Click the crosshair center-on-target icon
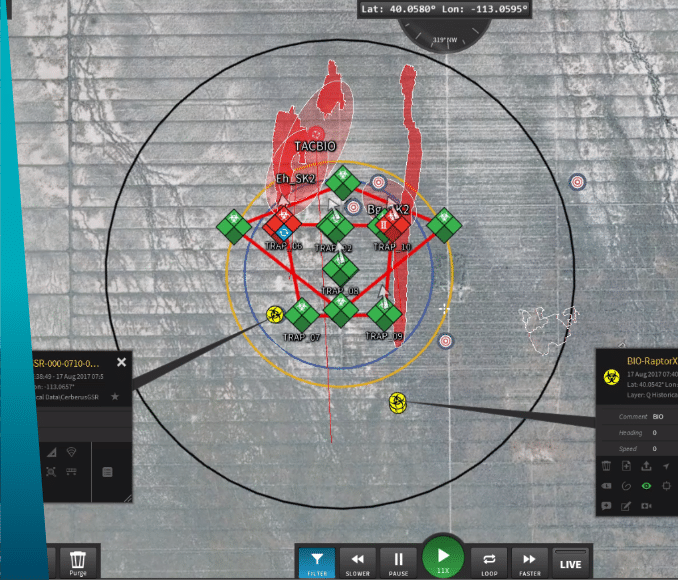Viewport: 678px width, 580px height. point(666,486)
